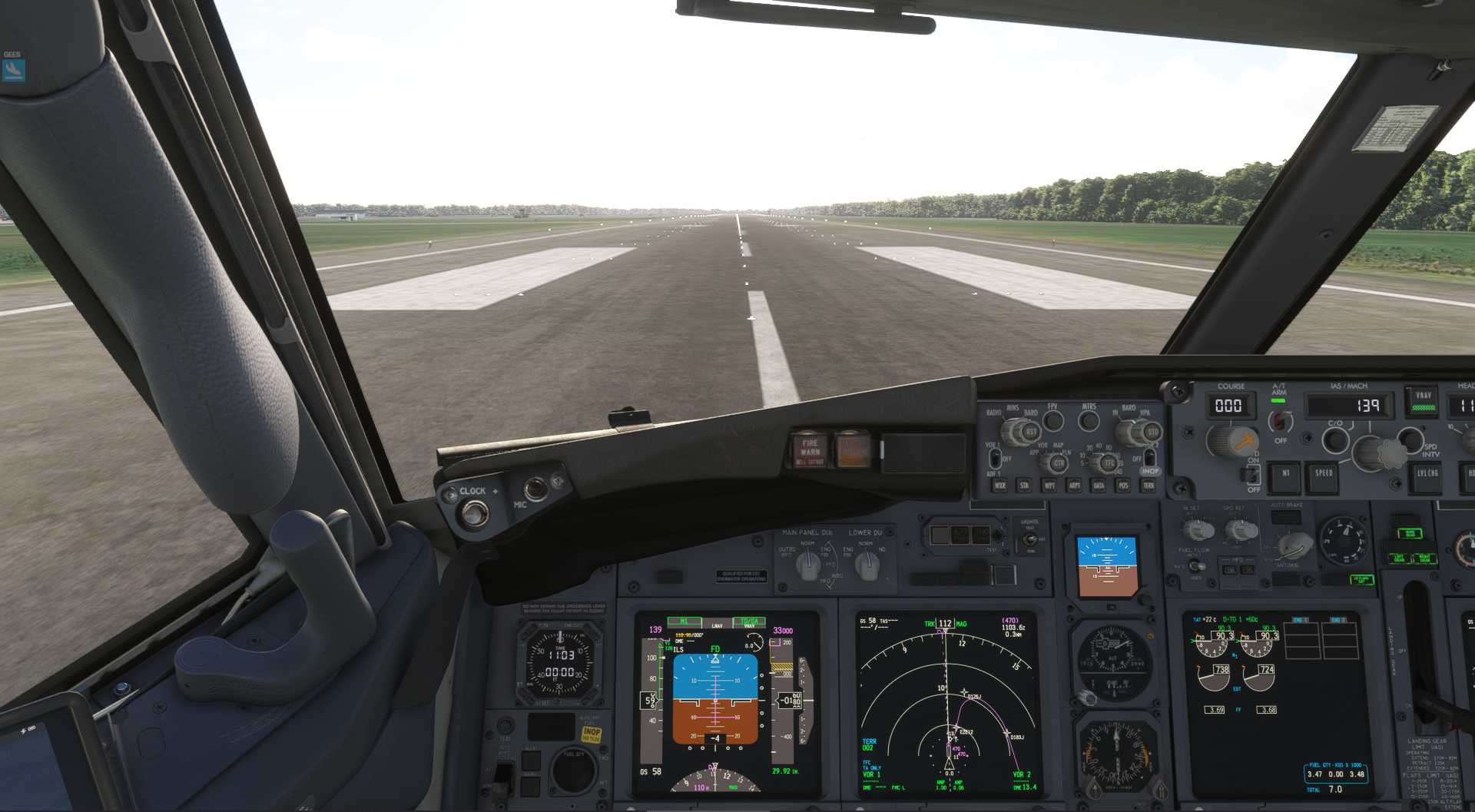Viewport: 1475px width, 812px height.
Task: Toggle the VNAV button on the mode panel
Action: (x=1423, y=400)
